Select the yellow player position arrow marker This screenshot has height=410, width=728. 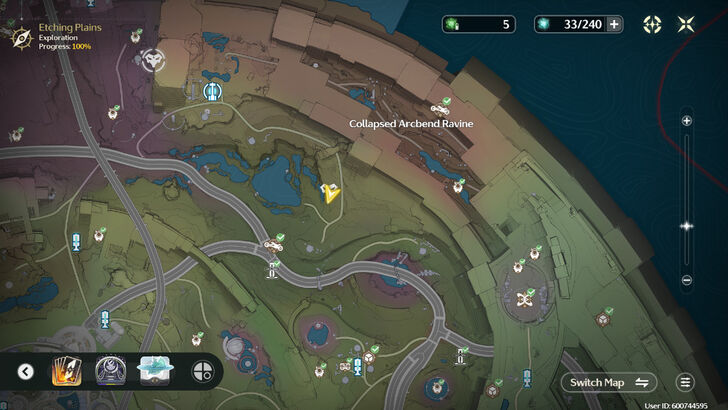coord(329,192)
